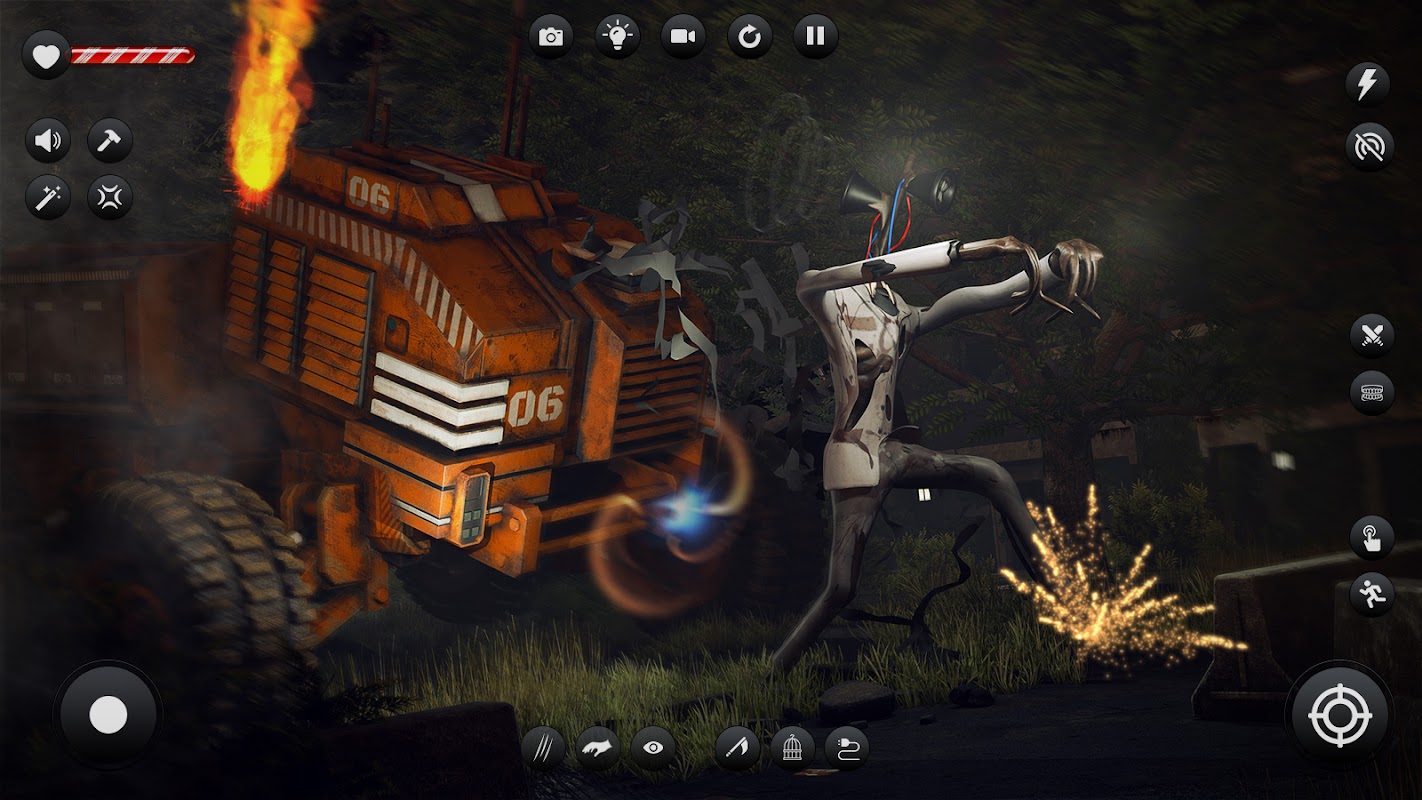Activate the running man sprint button
Screen dimensions: 1422x800
[x=1371, y=594]
